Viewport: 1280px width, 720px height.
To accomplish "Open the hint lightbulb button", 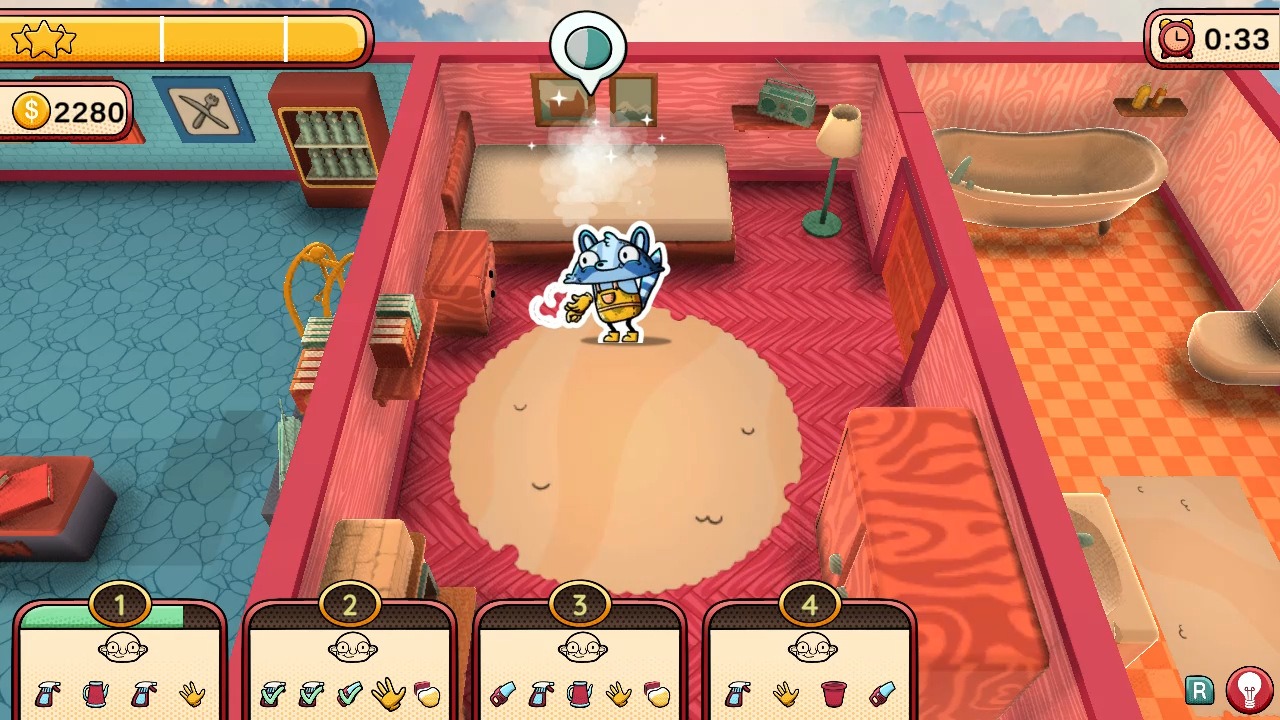I will (x=1248, y=691).
